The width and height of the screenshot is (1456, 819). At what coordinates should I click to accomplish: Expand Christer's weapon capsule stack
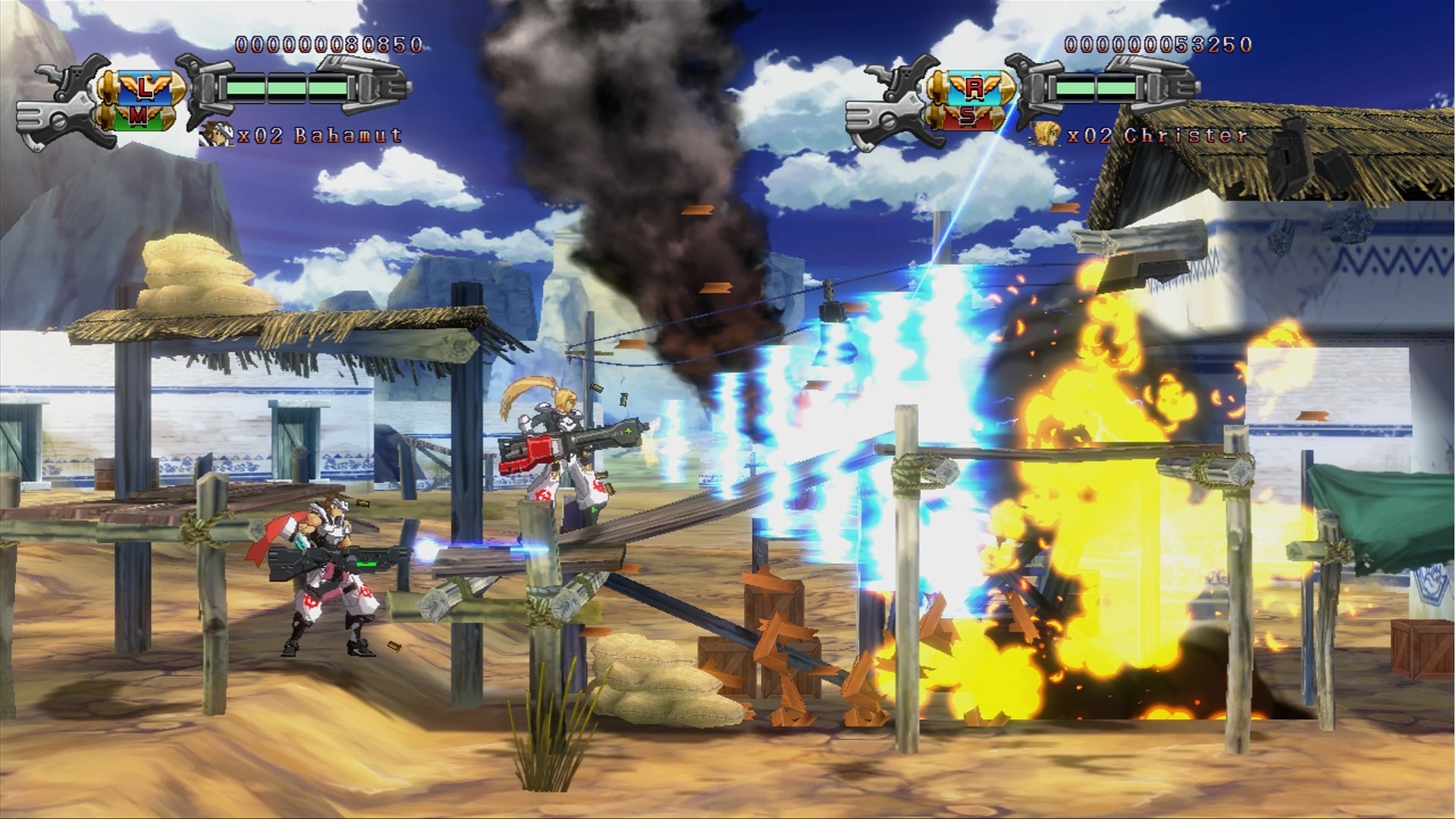(x=971, y=102)
